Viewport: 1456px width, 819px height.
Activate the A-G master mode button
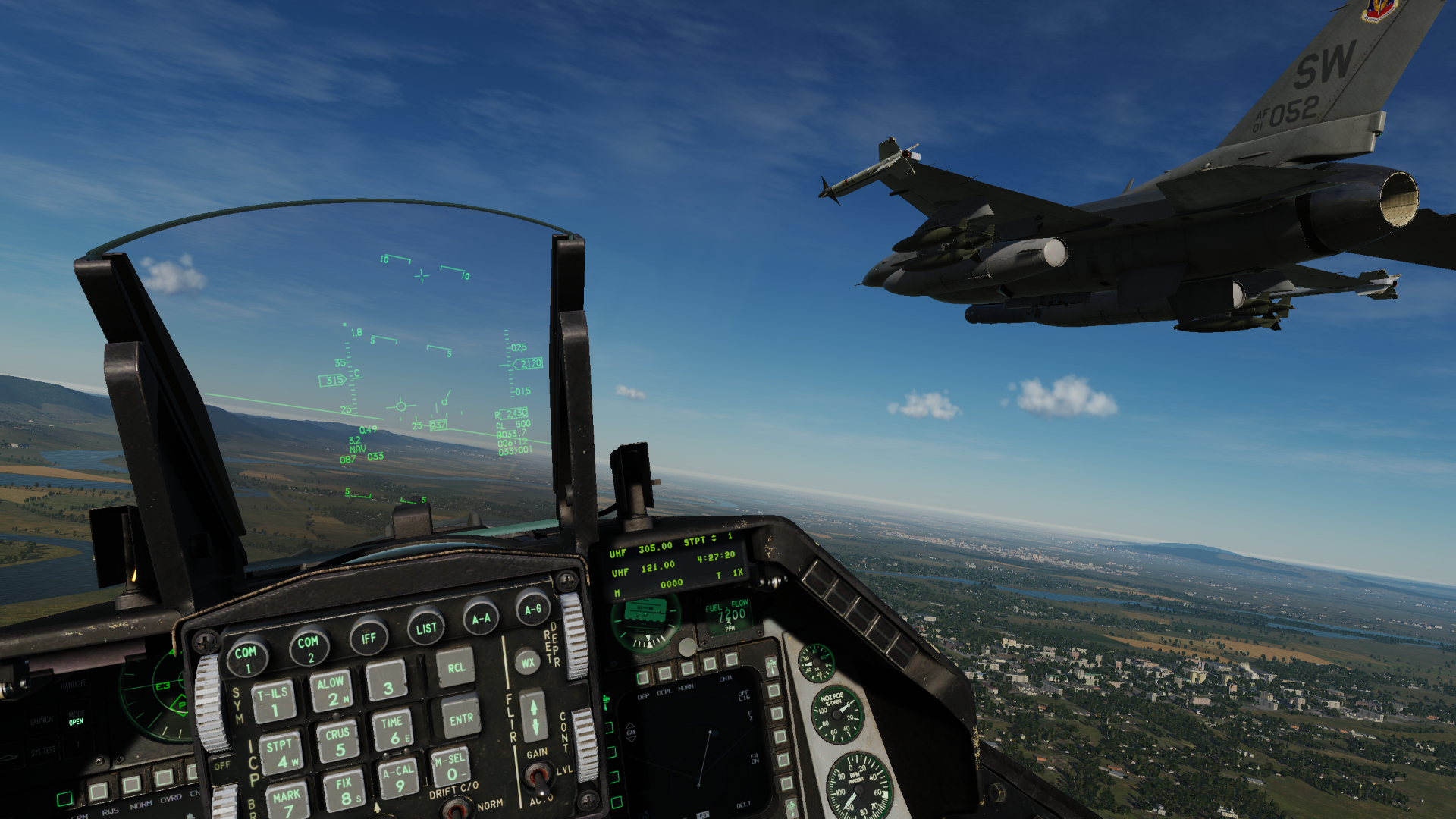coord(533,608)
